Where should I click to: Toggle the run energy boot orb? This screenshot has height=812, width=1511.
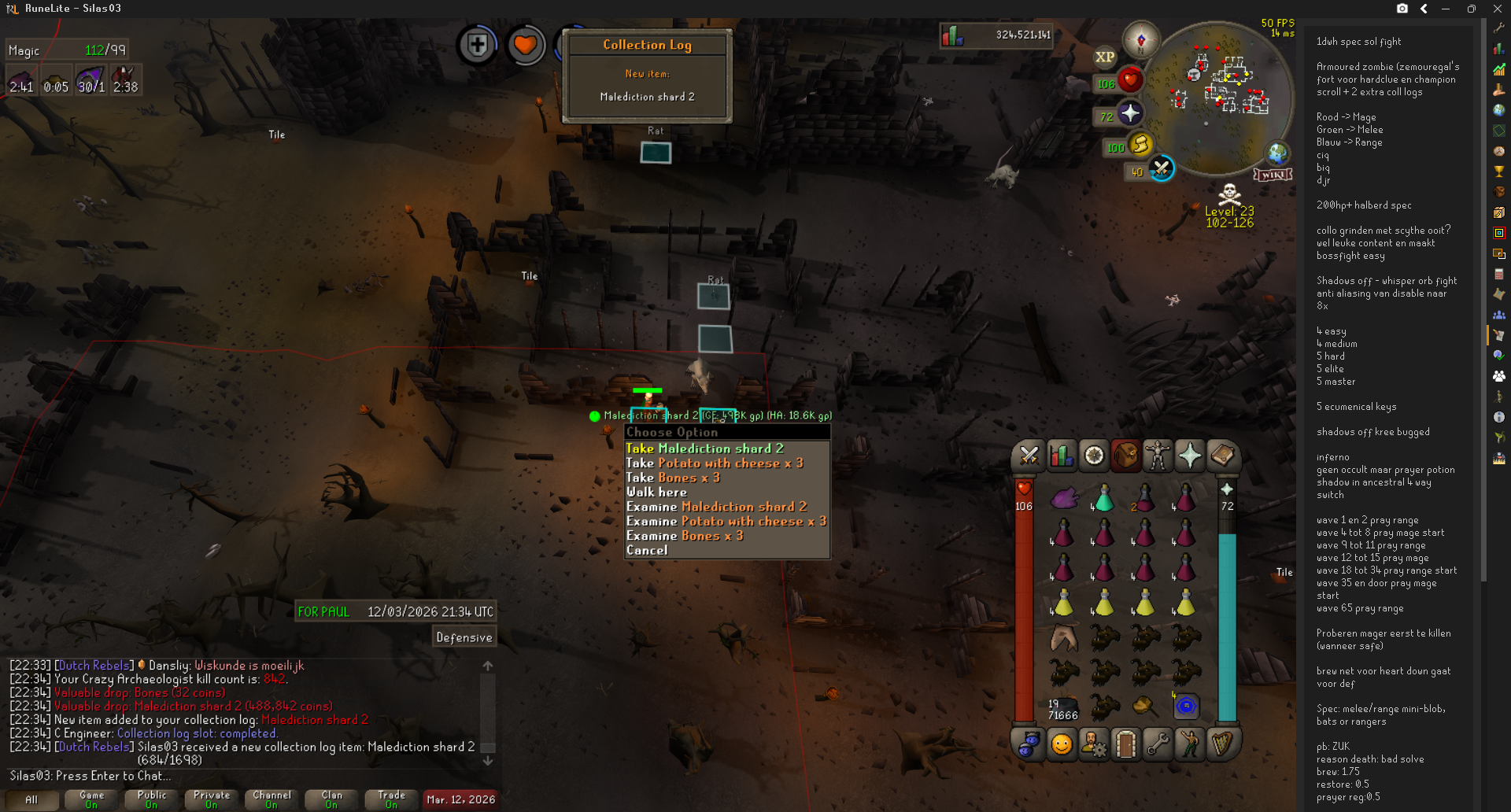pyautogui.click(x=1140, y=145)
